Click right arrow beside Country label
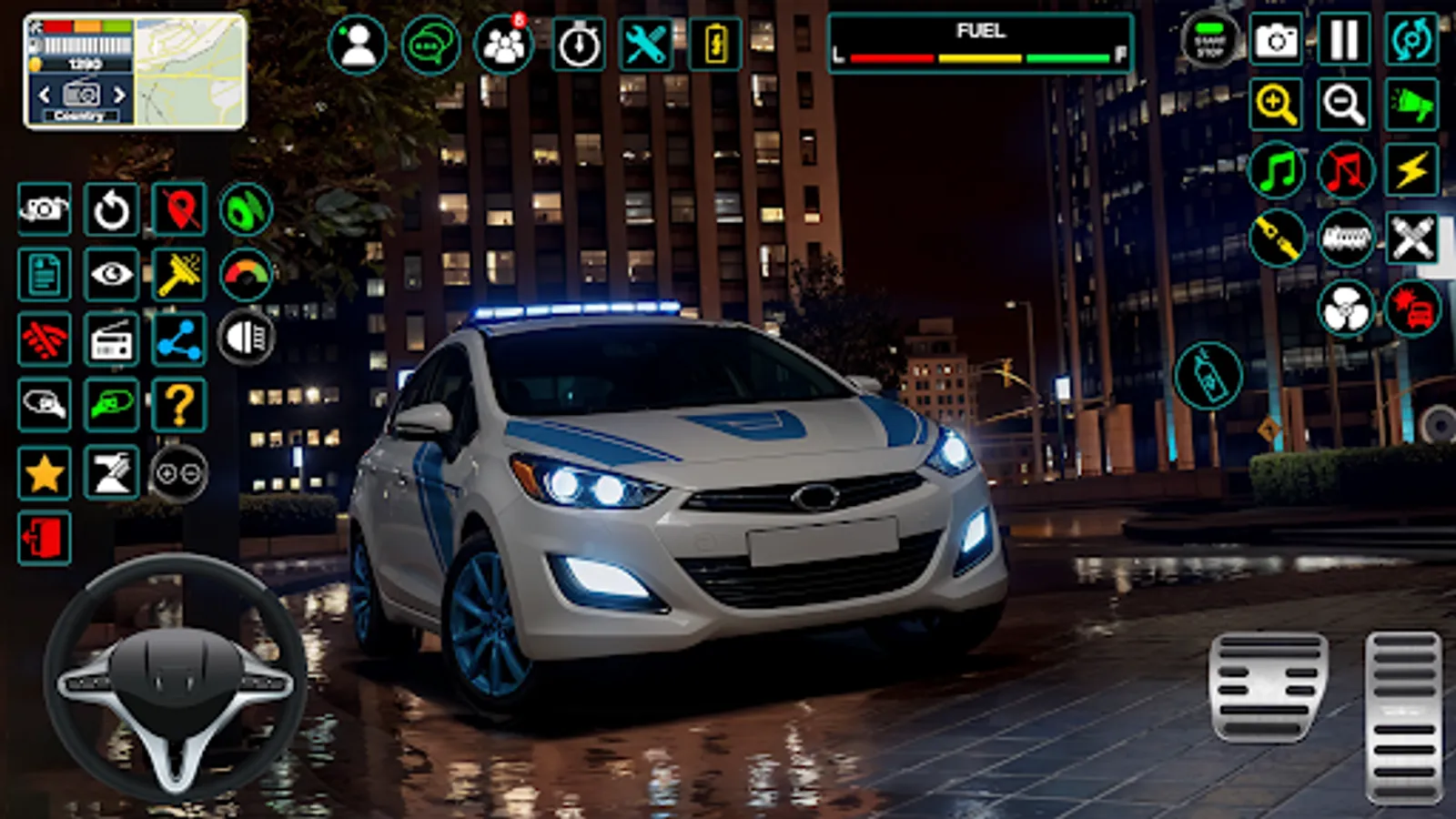The width and height of the screenshot is (1456, 819). point(118,95)
